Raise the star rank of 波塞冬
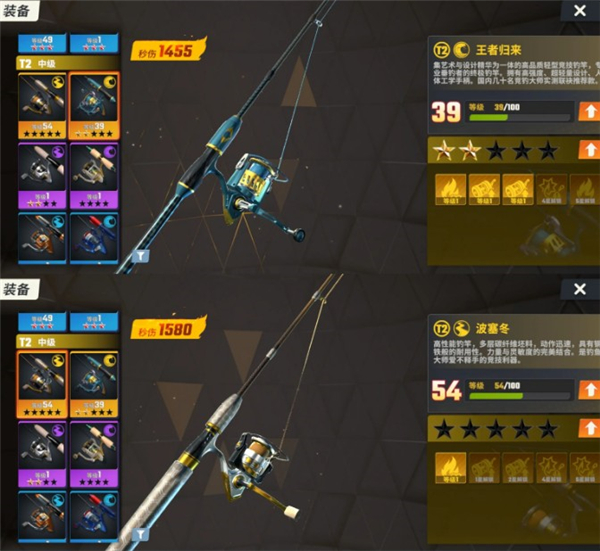 point(589,429)
